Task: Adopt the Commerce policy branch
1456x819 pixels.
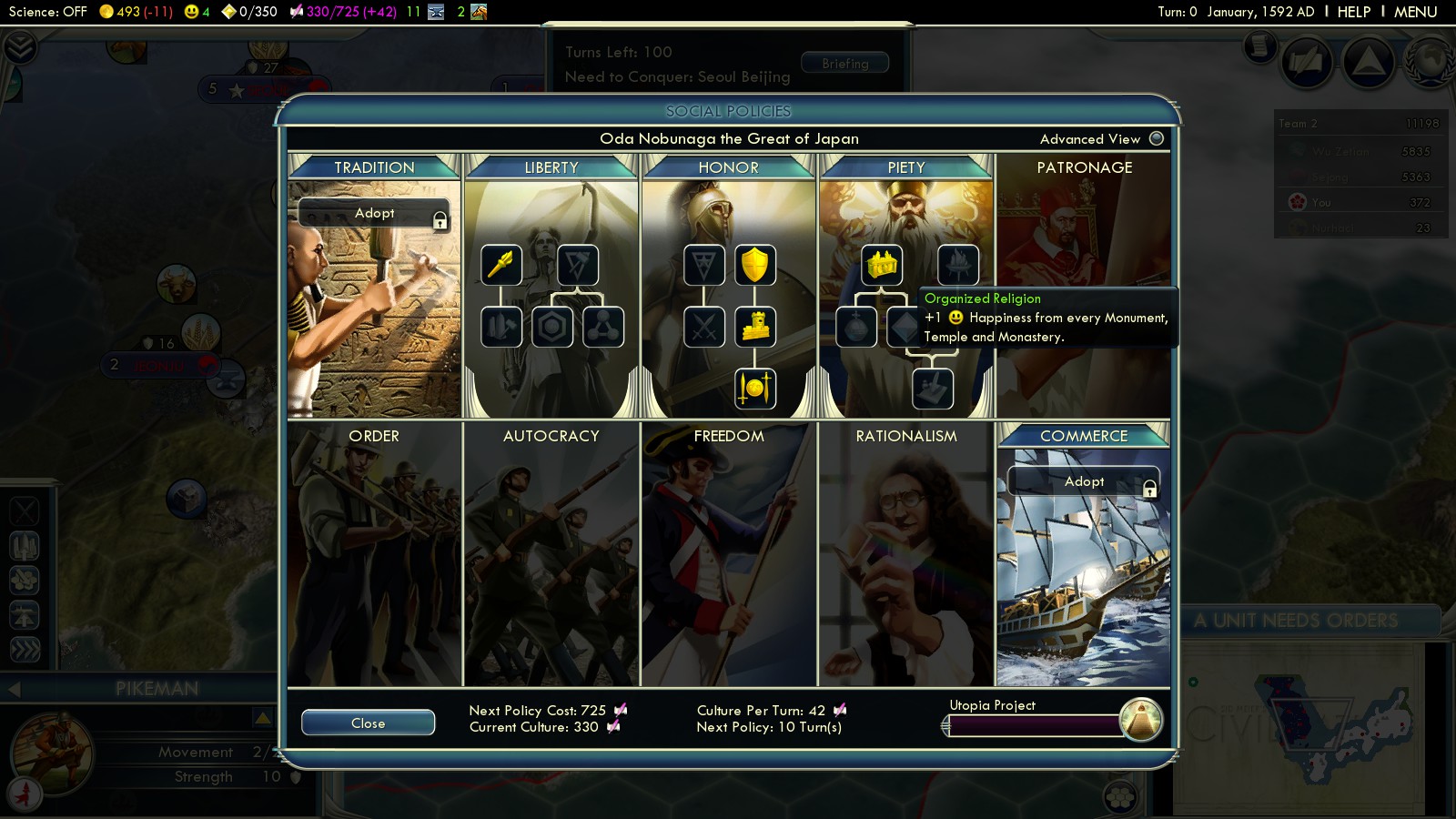Action: 1083,481
